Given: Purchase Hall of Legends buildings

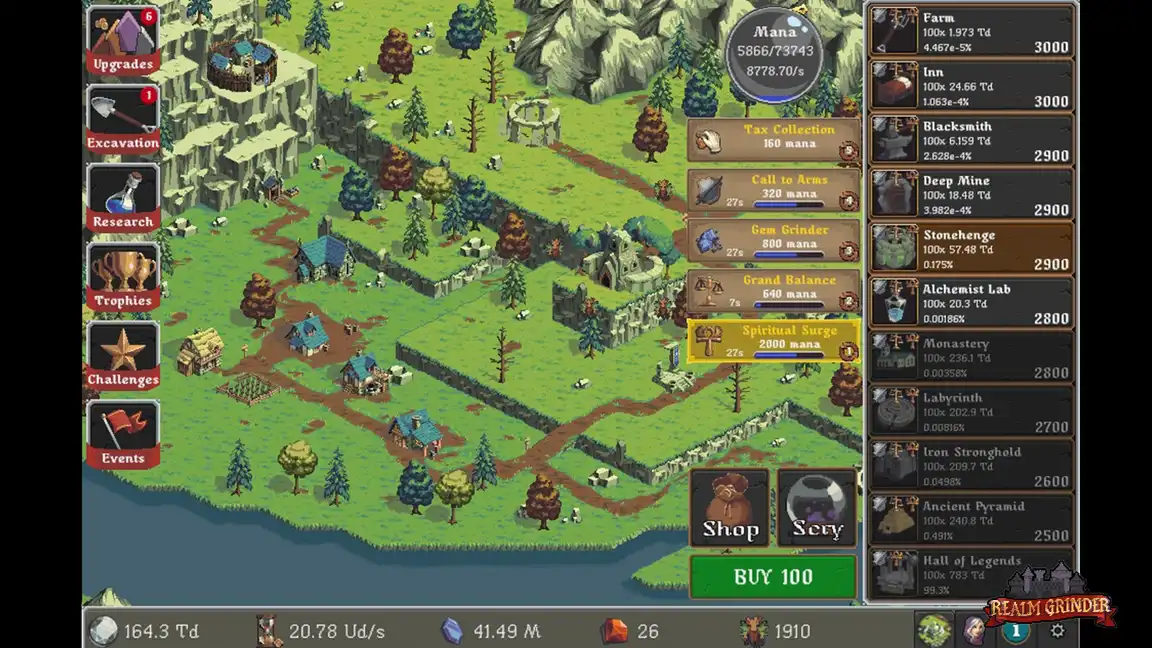Looking at the screenshot, I should tap(970, 574).
